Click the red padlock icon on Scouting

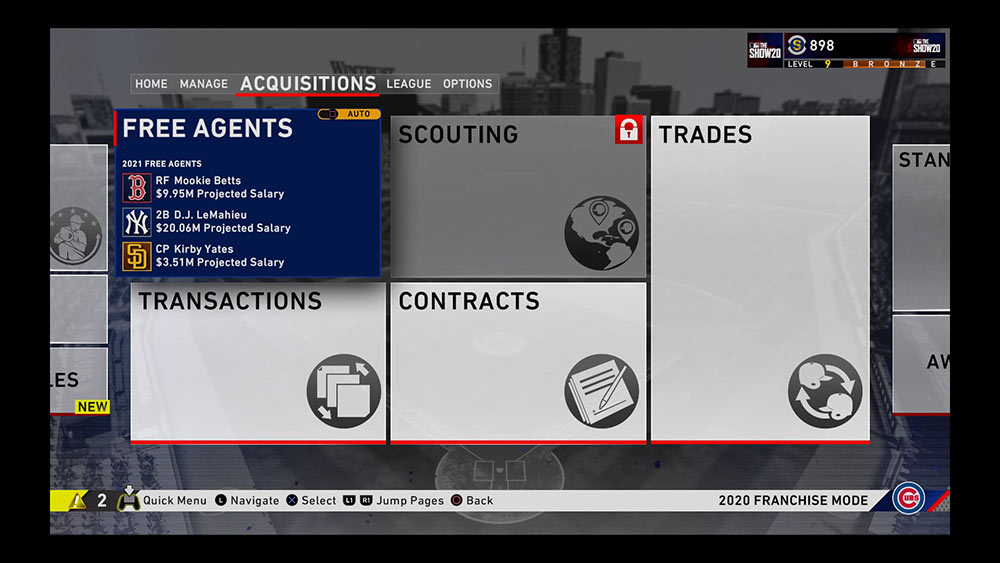click(628, 130)
